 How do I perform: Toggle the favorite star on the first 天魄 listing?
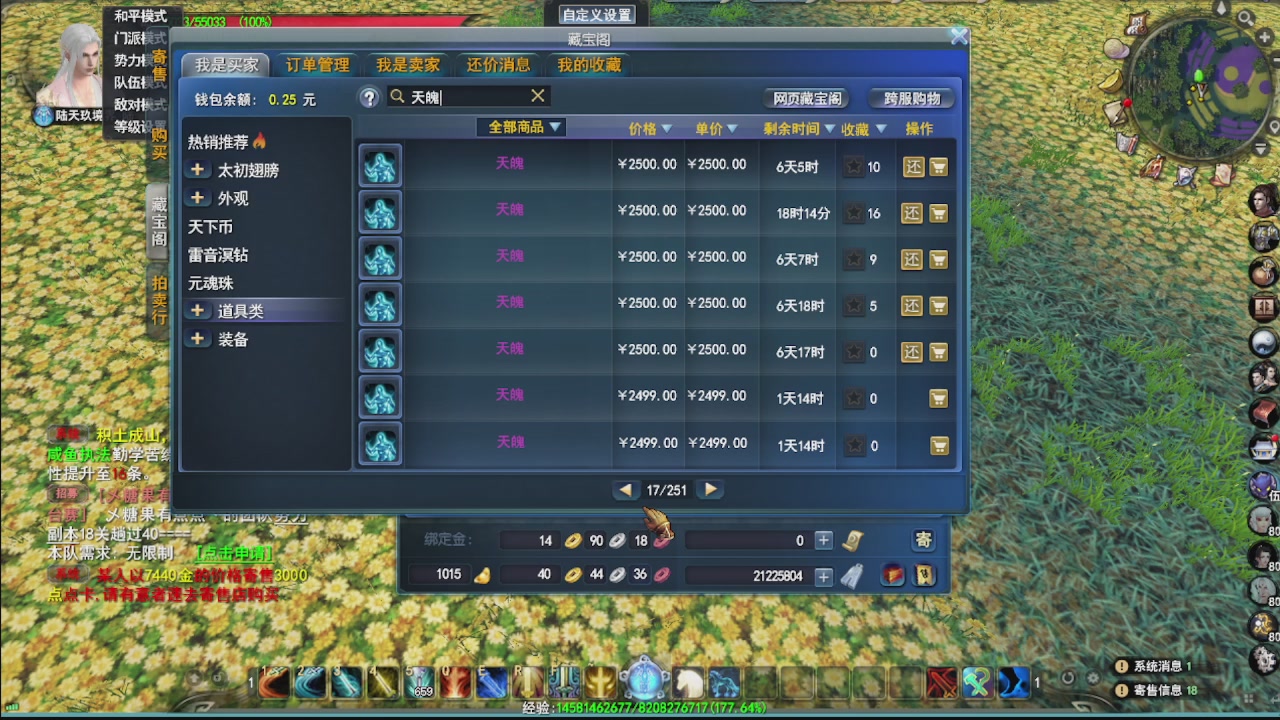tap(854, 166)
